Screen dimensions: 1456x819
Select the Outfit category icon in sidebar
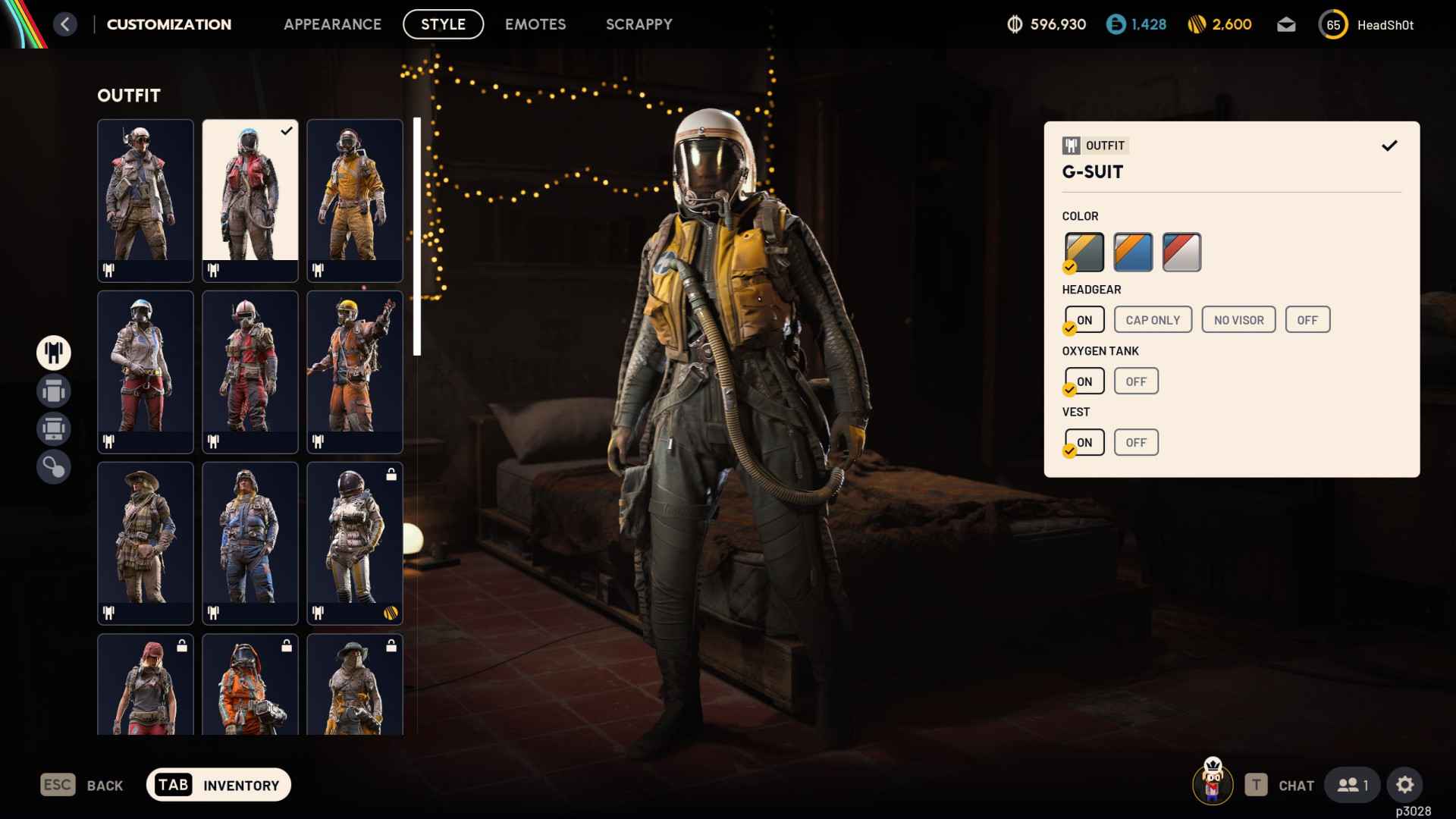pyautogui.click(x=54, y=353)
